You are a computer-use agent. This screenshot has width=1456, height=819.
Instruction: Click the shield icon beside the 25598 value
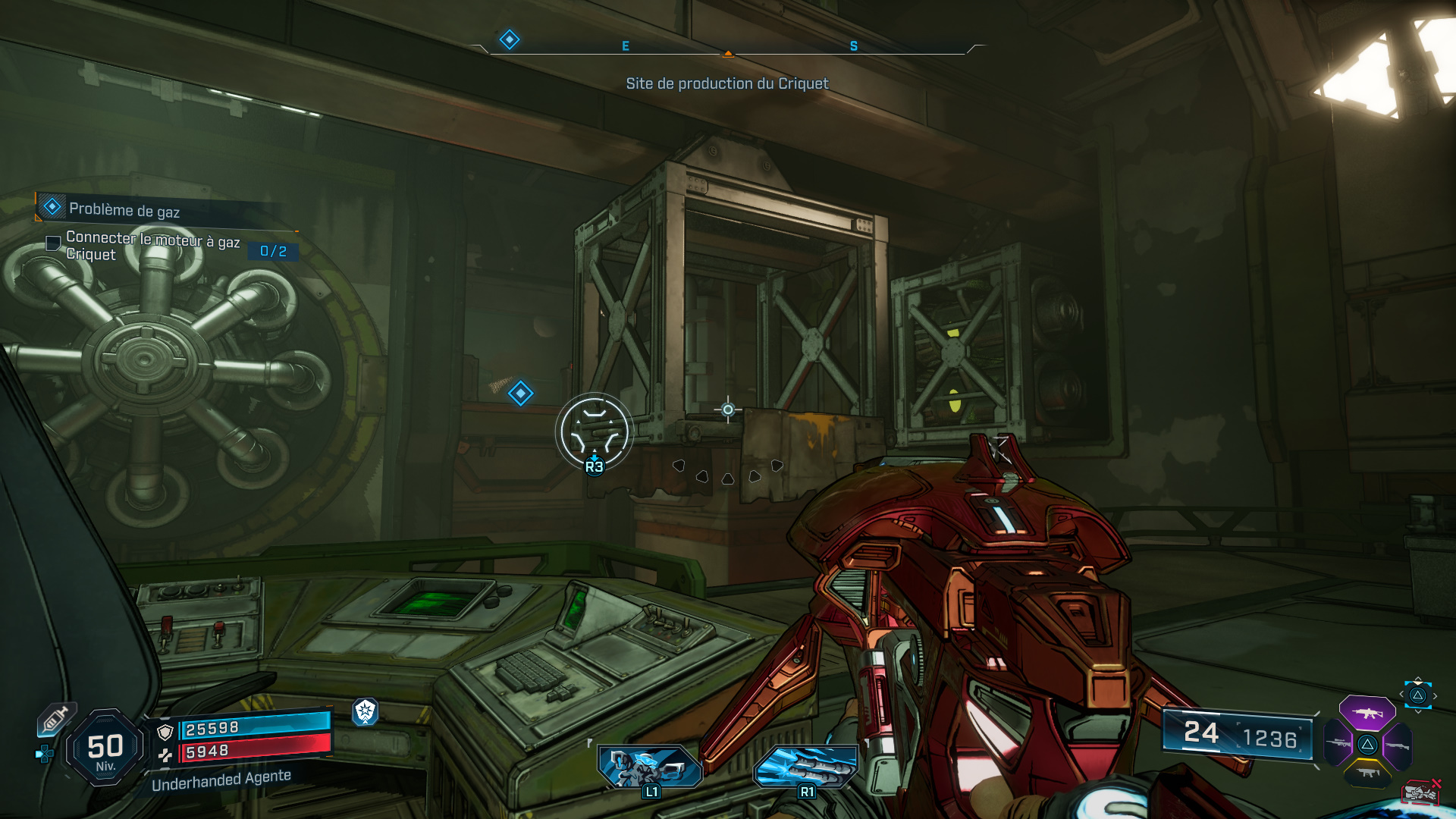165,730
